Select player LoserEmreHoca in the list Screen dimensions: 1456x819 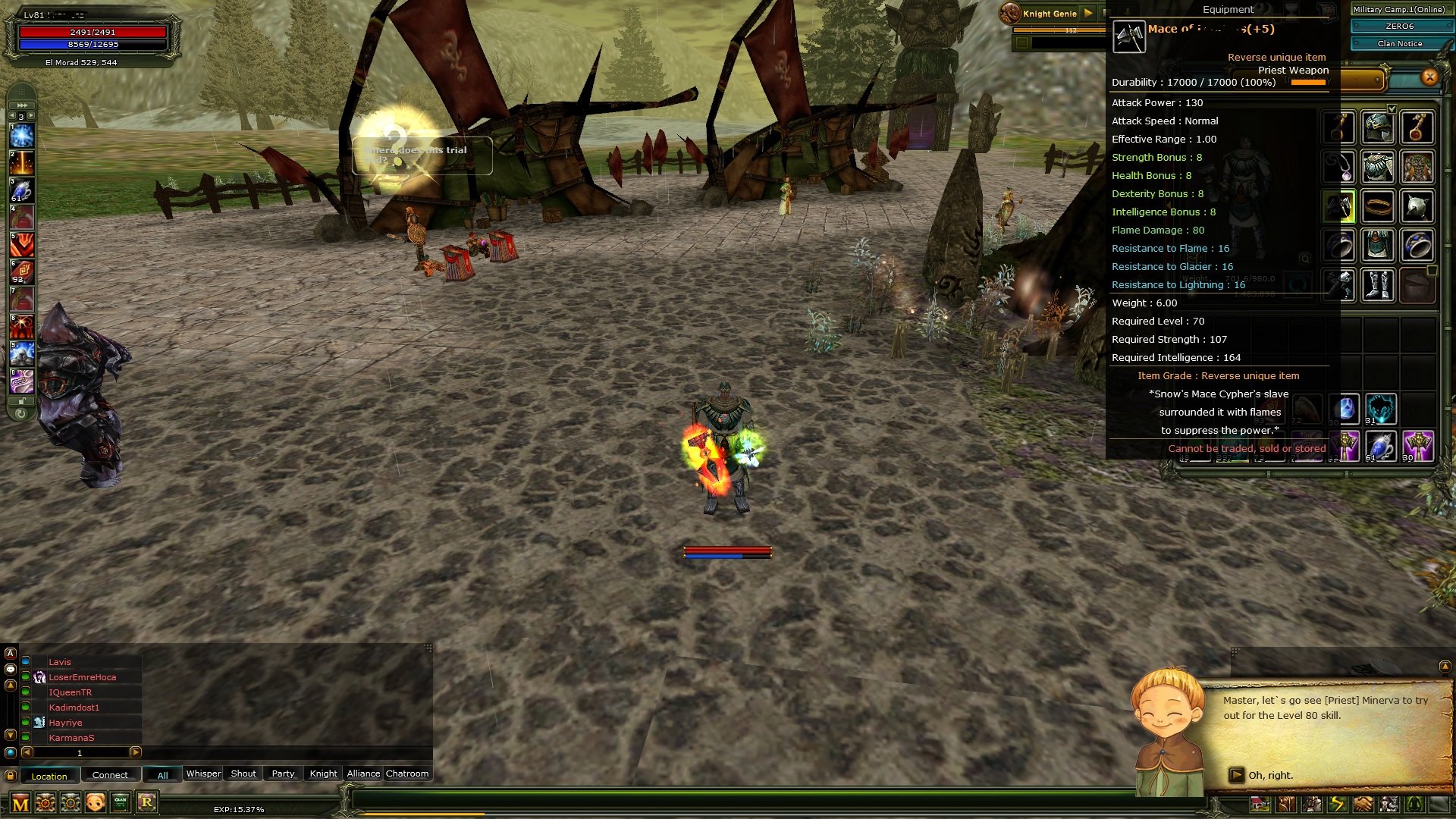pos(83,677)
